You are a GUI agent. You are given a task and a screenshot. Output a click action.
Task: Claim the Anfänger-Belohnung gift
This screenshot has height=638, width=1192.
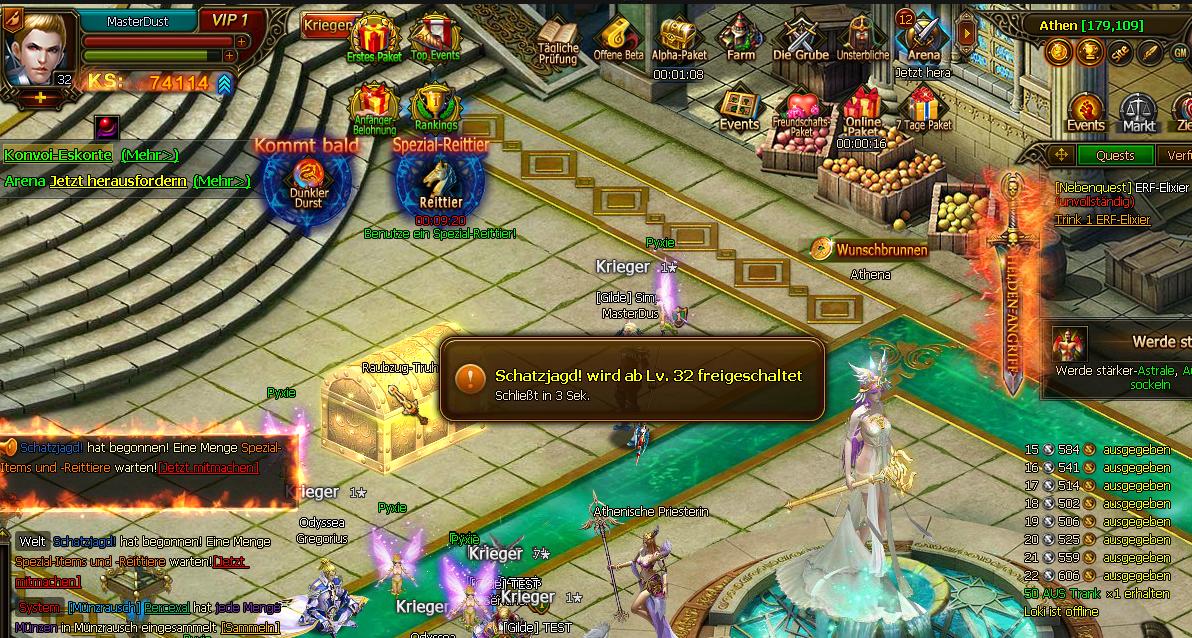(x=374, y=103)
